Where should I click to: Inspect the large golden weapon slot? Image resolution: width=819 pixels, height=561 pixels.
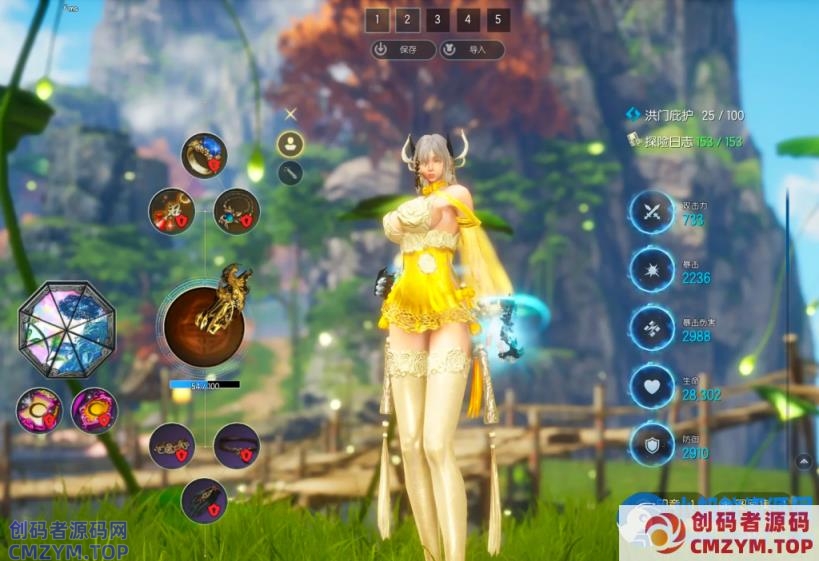205,322
